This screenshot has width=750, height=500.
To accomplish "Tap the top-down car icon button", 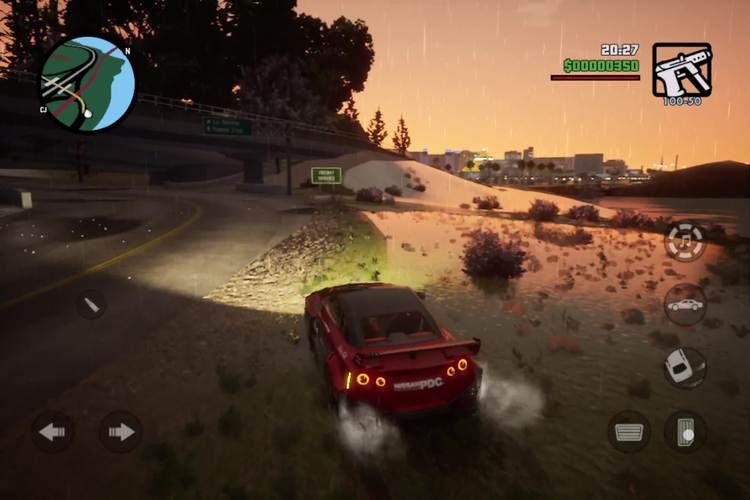I will [x=684, y=367].
